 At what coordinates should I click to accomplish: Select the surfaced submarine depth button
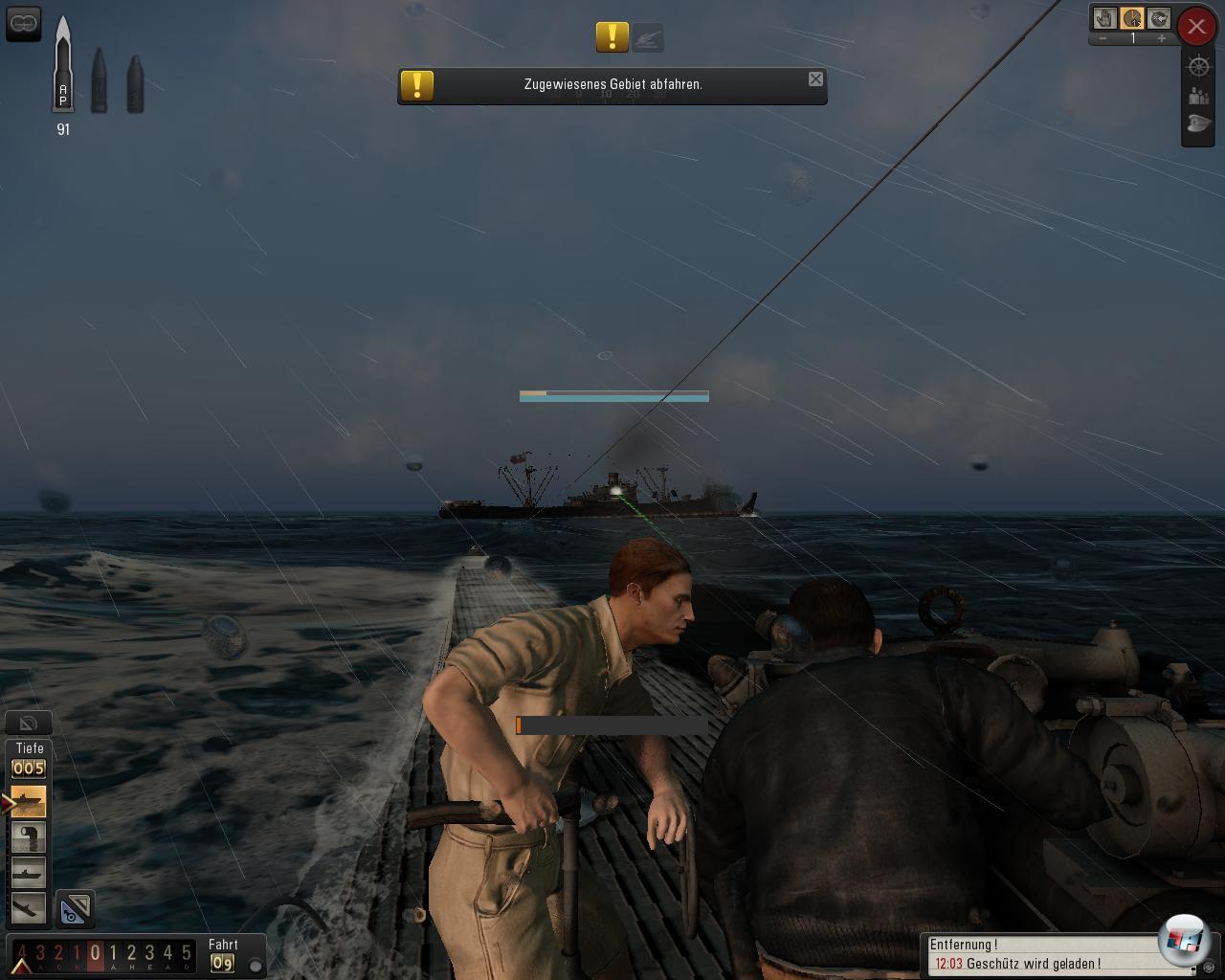click(x=28, y=801)
